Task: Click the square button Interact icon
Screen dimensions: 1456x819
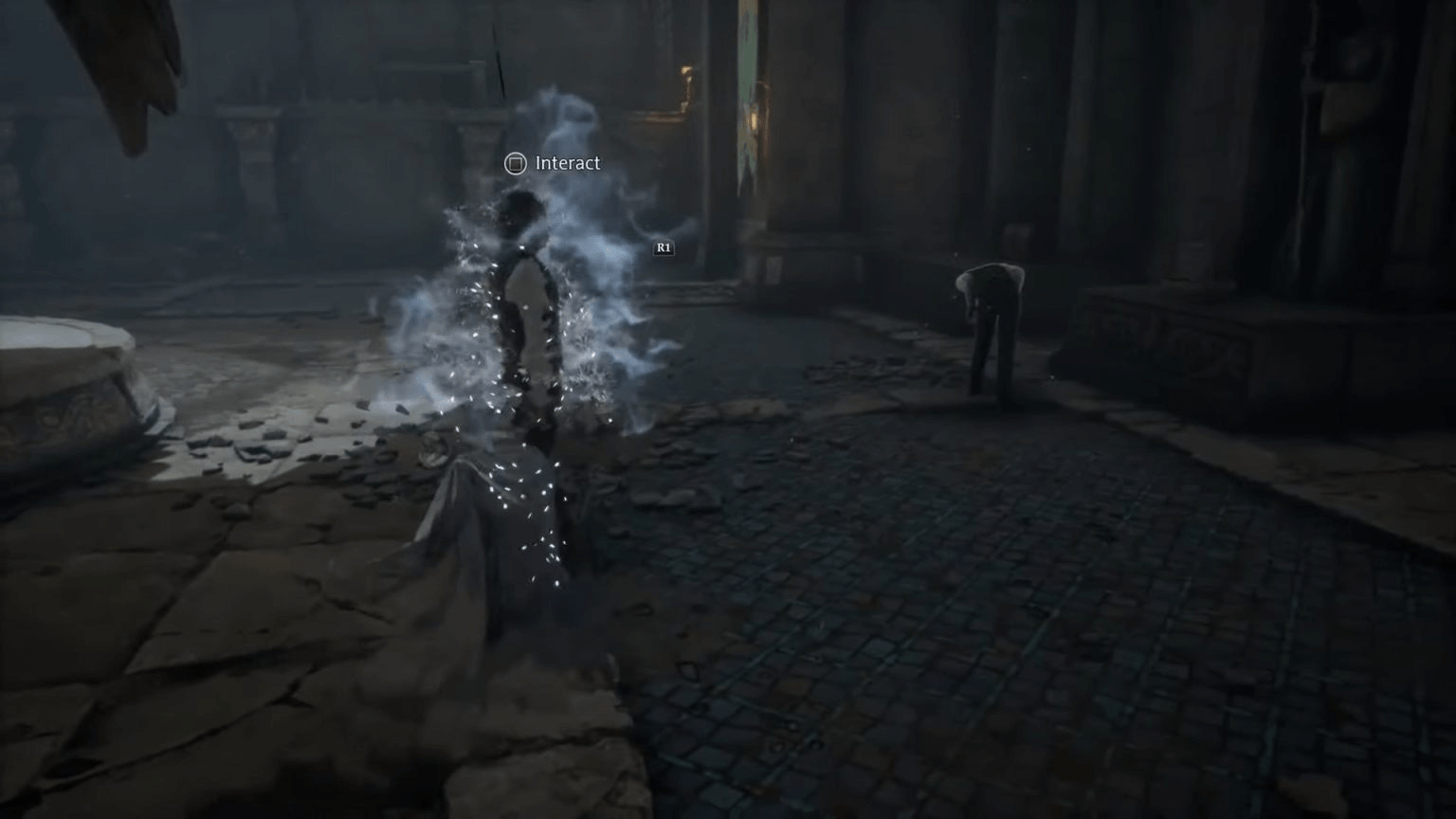Action: 515,163
